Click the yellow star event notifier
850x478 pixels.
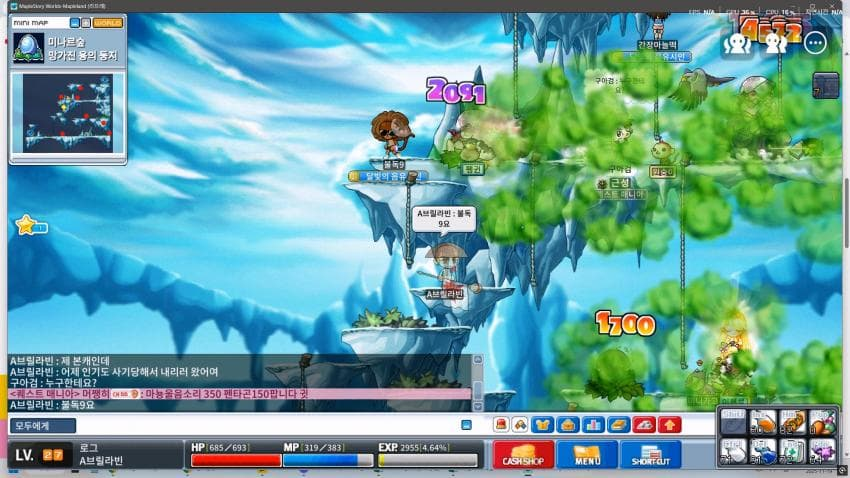(26, 226)
